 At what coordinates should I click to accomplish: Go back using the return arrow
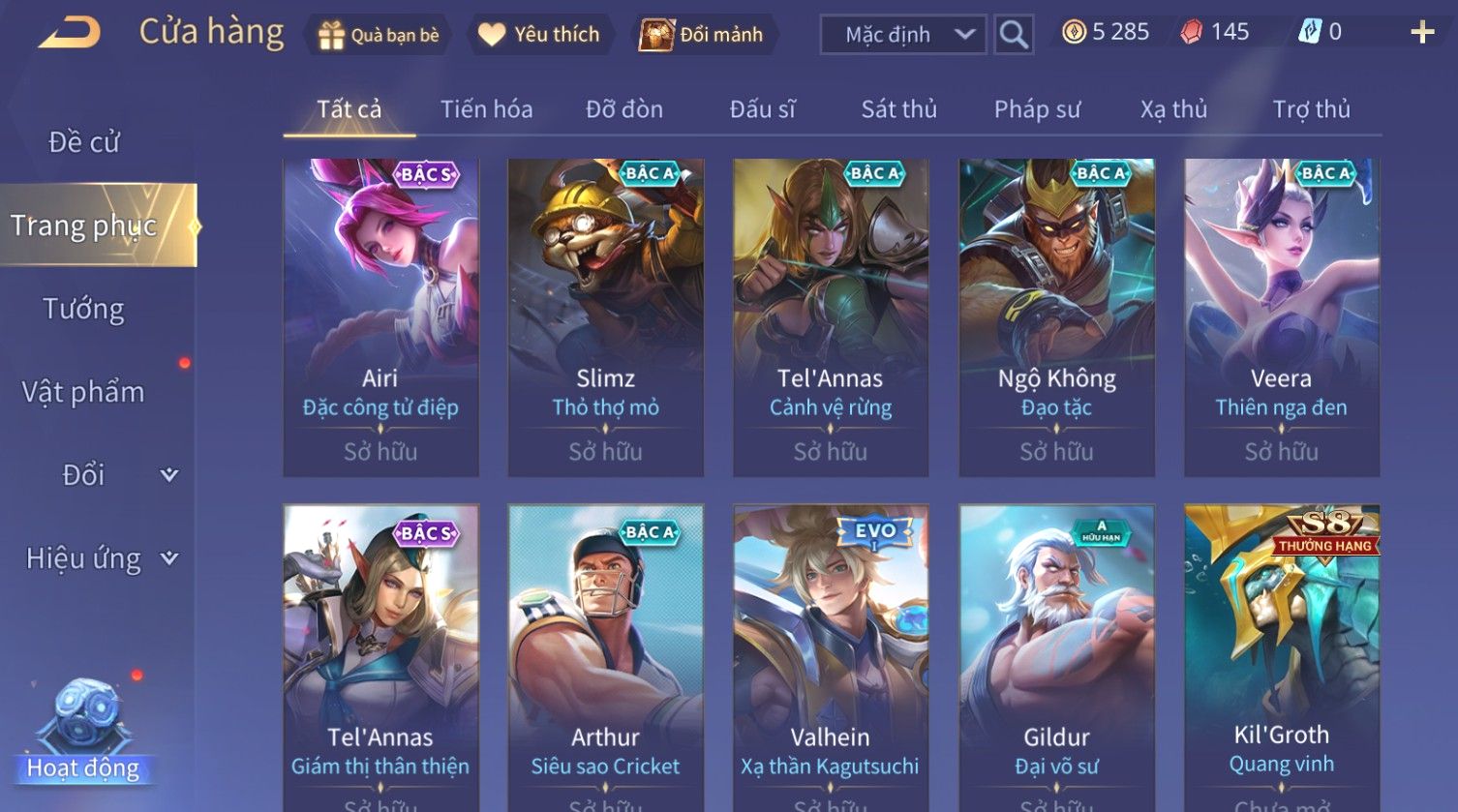click(70, 34)
